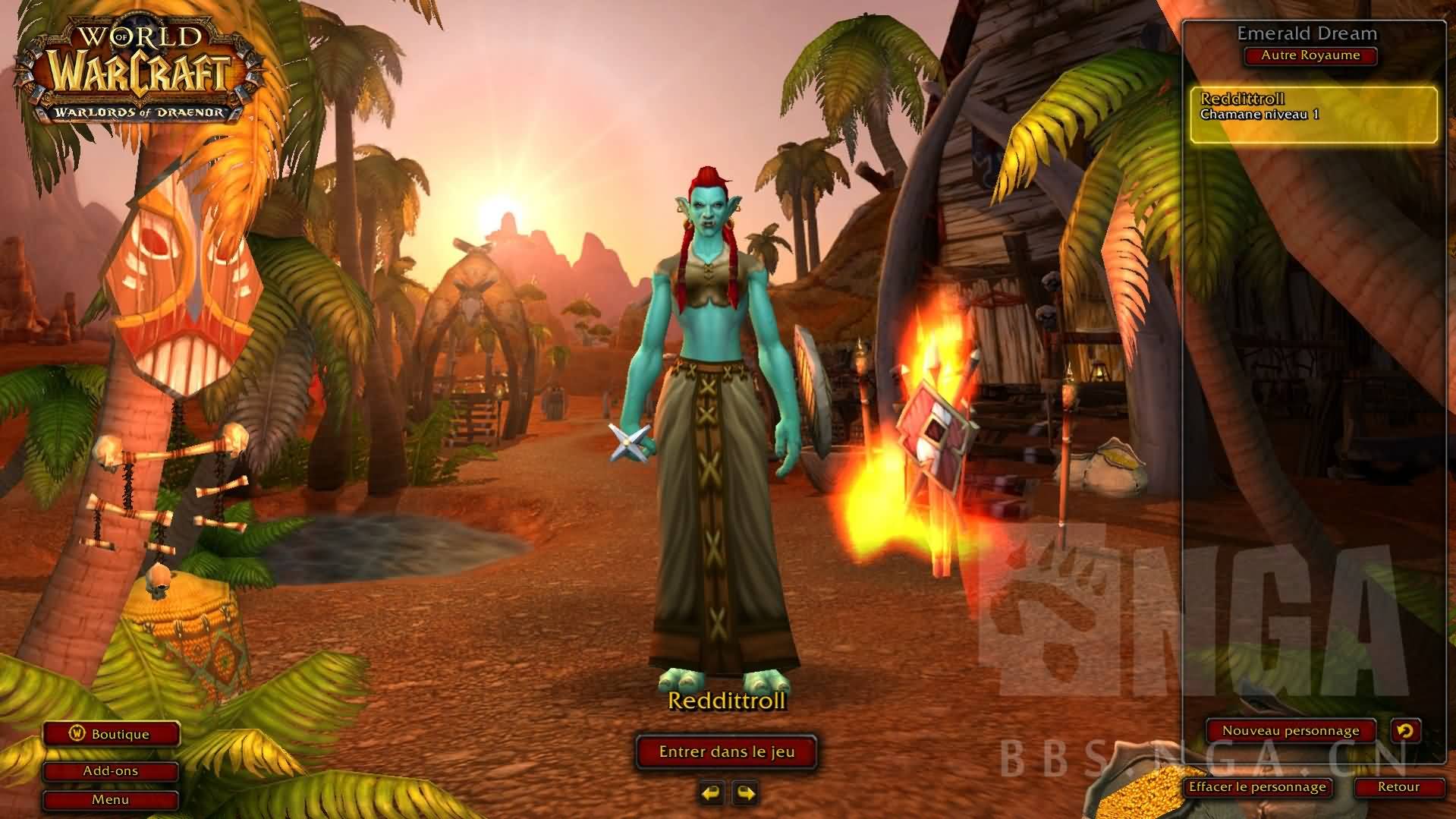Click the Entrer dans le jeu button
1456x819 pixels.
click(726, 752)
